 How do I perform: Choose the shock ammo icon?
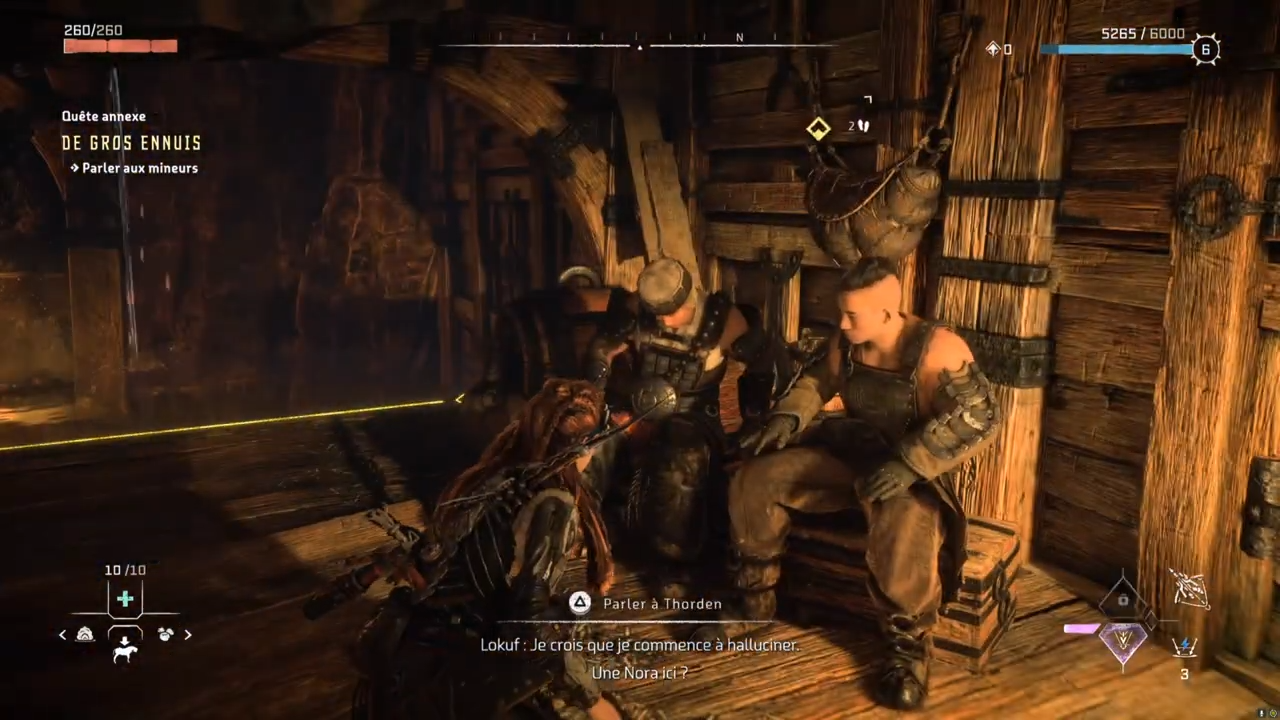[x=1185, y=647]
